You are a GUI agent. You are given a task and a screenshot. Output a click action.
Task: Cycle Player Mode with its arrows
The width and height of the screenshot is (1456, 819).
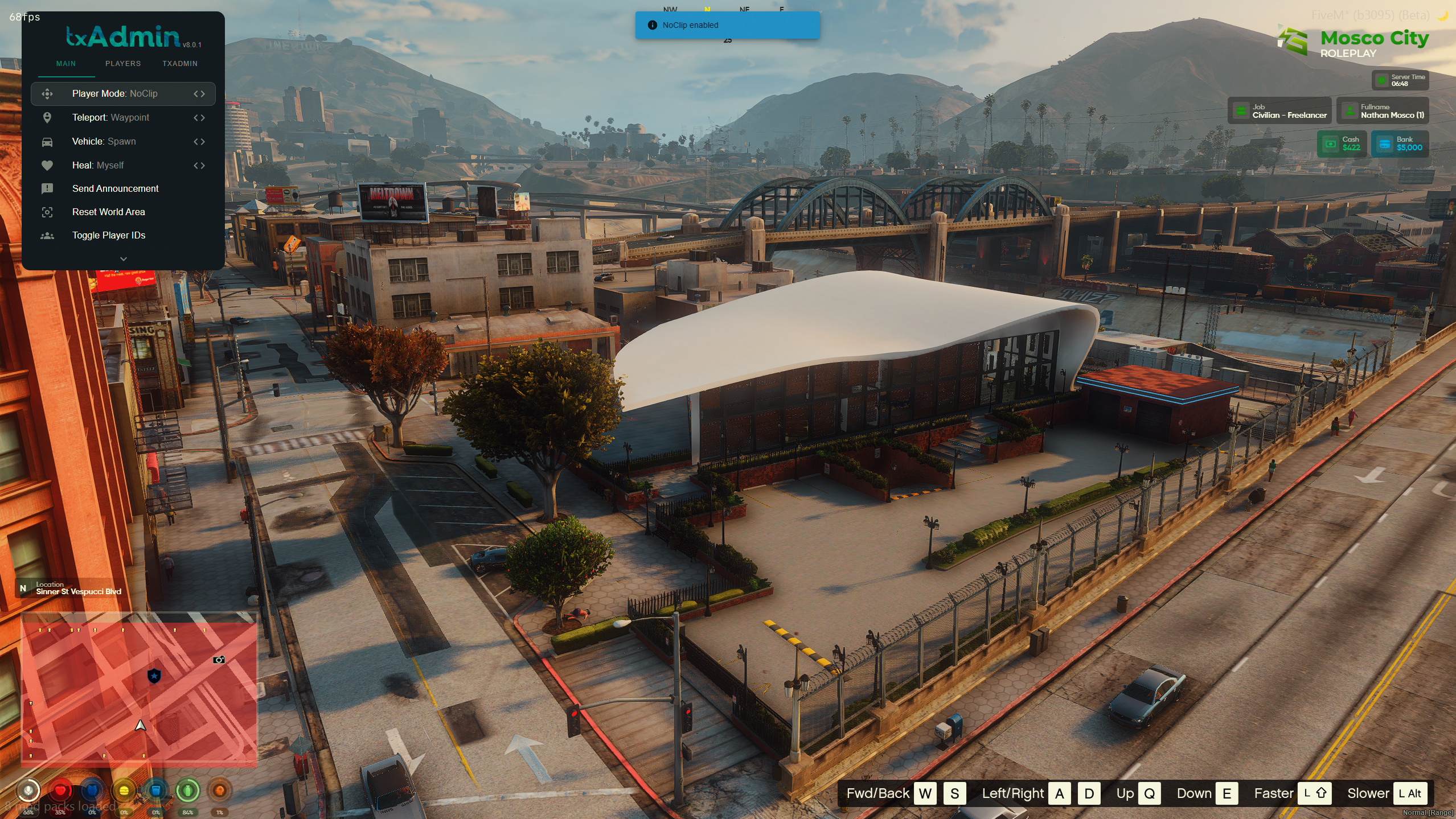tap(199, 94)
